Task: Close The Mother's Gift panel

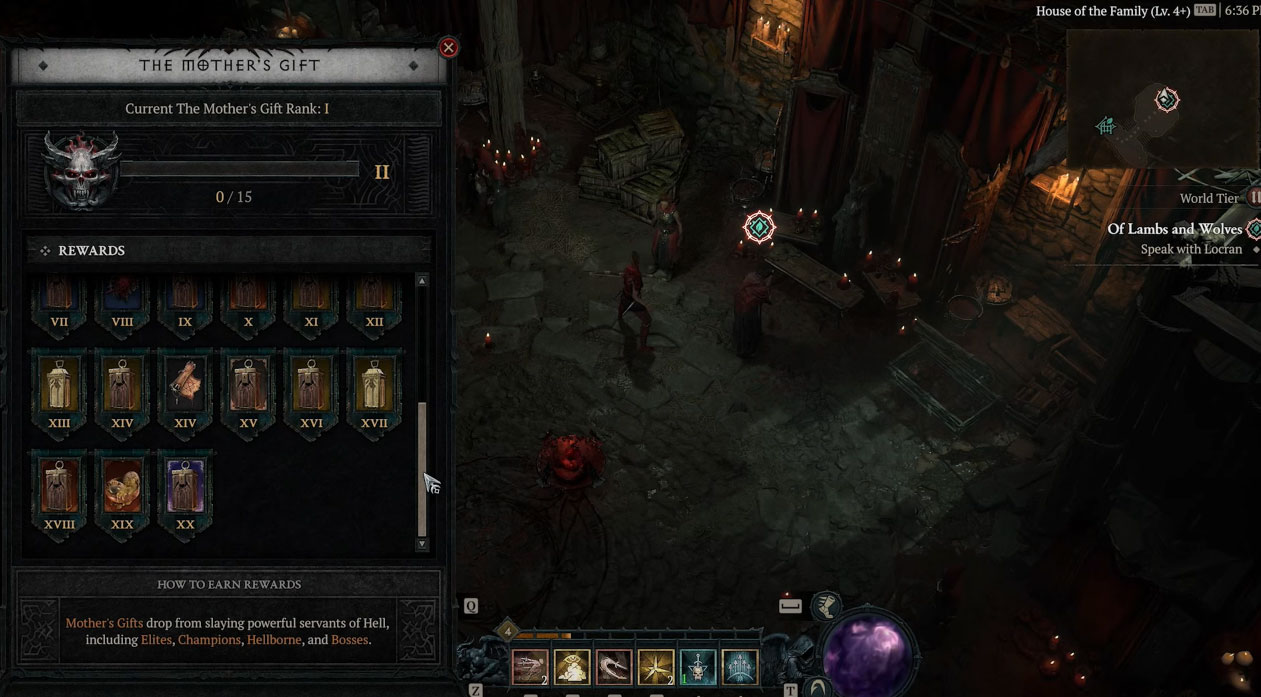Action: [449, 47]
